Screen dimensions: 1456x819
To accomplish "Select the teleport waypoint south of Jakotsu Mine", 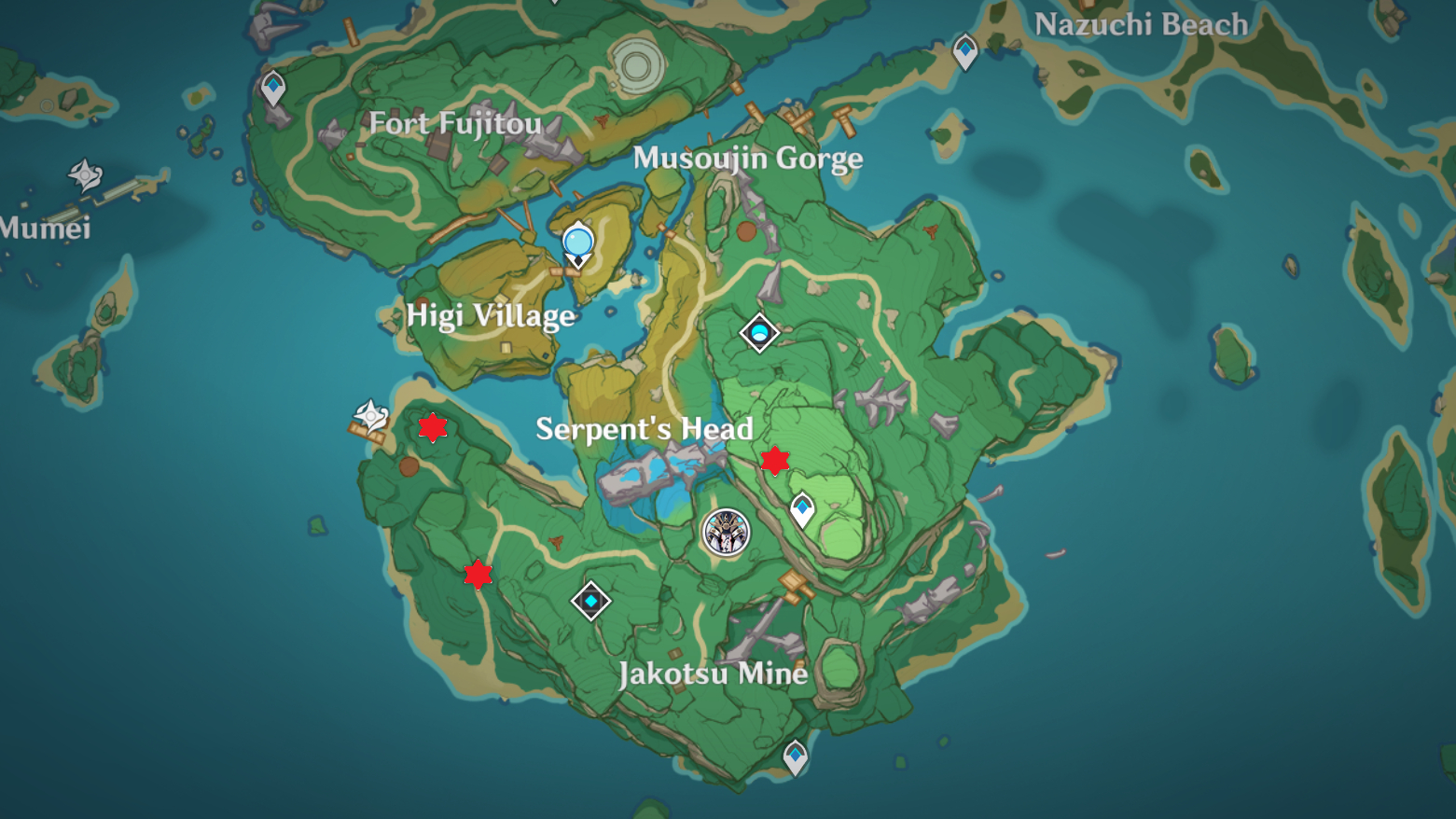I will [x=795, y=755].
